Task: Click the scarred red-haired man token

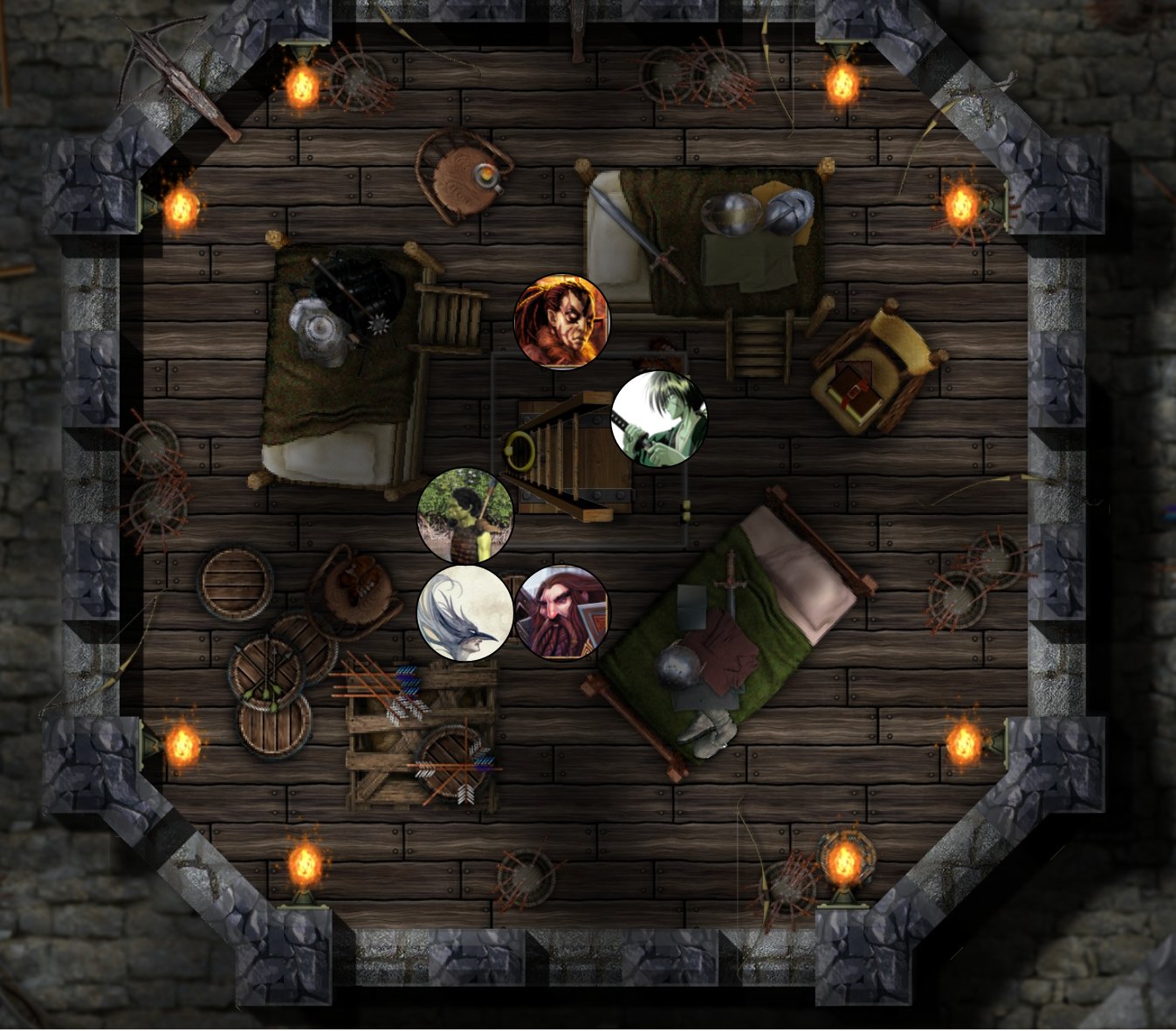Action: (x=561, y=322)
